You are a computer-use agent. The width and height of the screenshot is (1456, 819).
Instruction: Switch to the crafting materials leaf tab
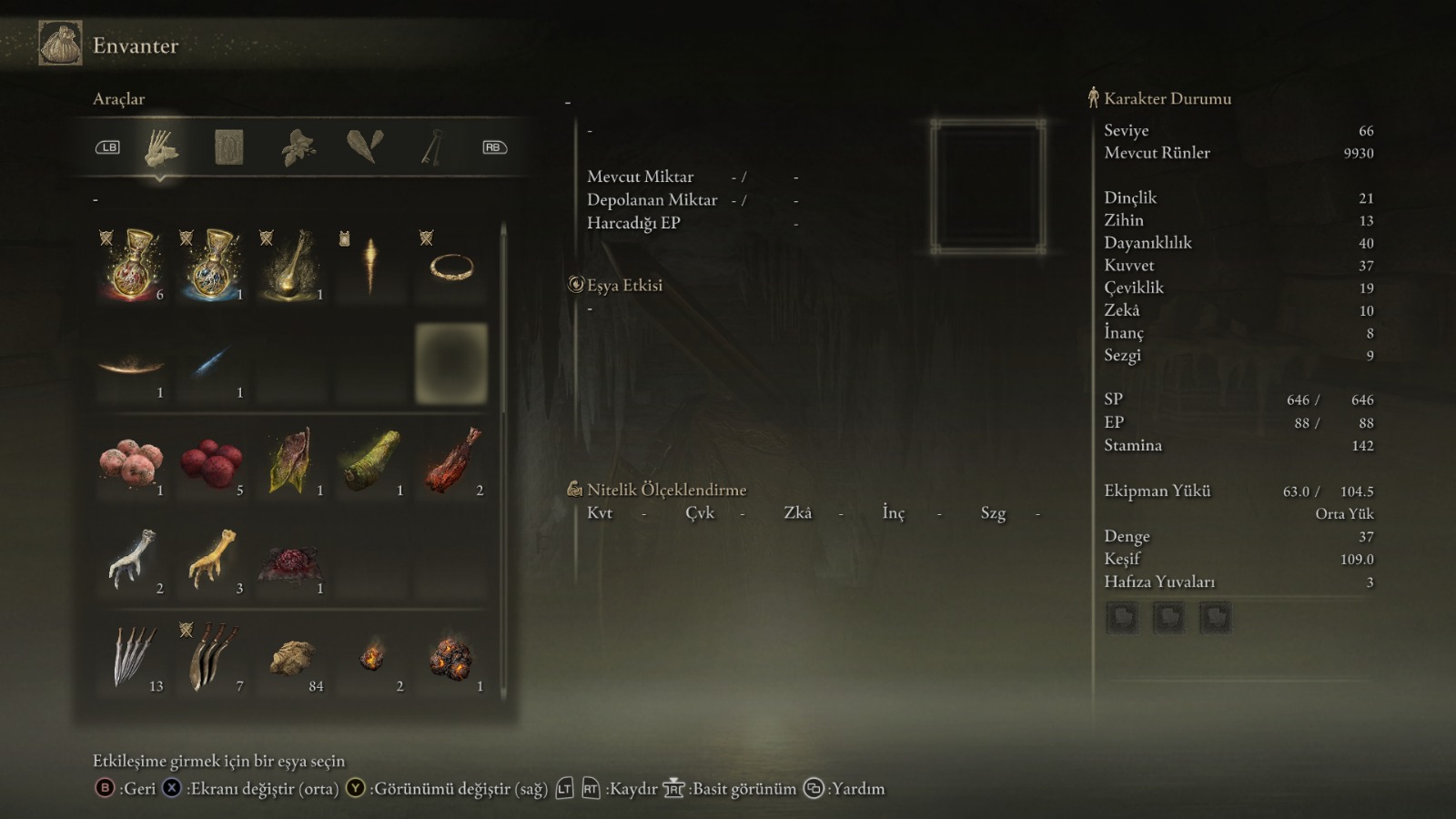point(298,147)
